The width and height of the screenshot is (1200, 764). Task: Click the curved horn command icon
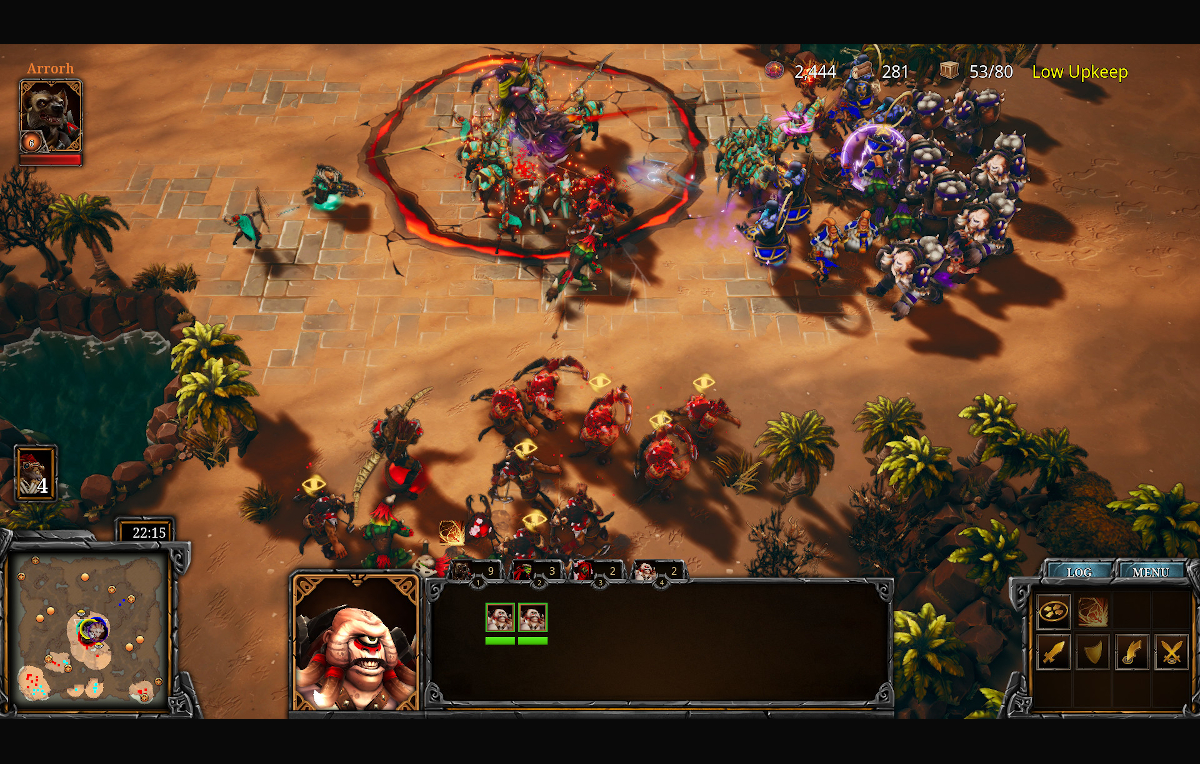[x=1131, y=652]
